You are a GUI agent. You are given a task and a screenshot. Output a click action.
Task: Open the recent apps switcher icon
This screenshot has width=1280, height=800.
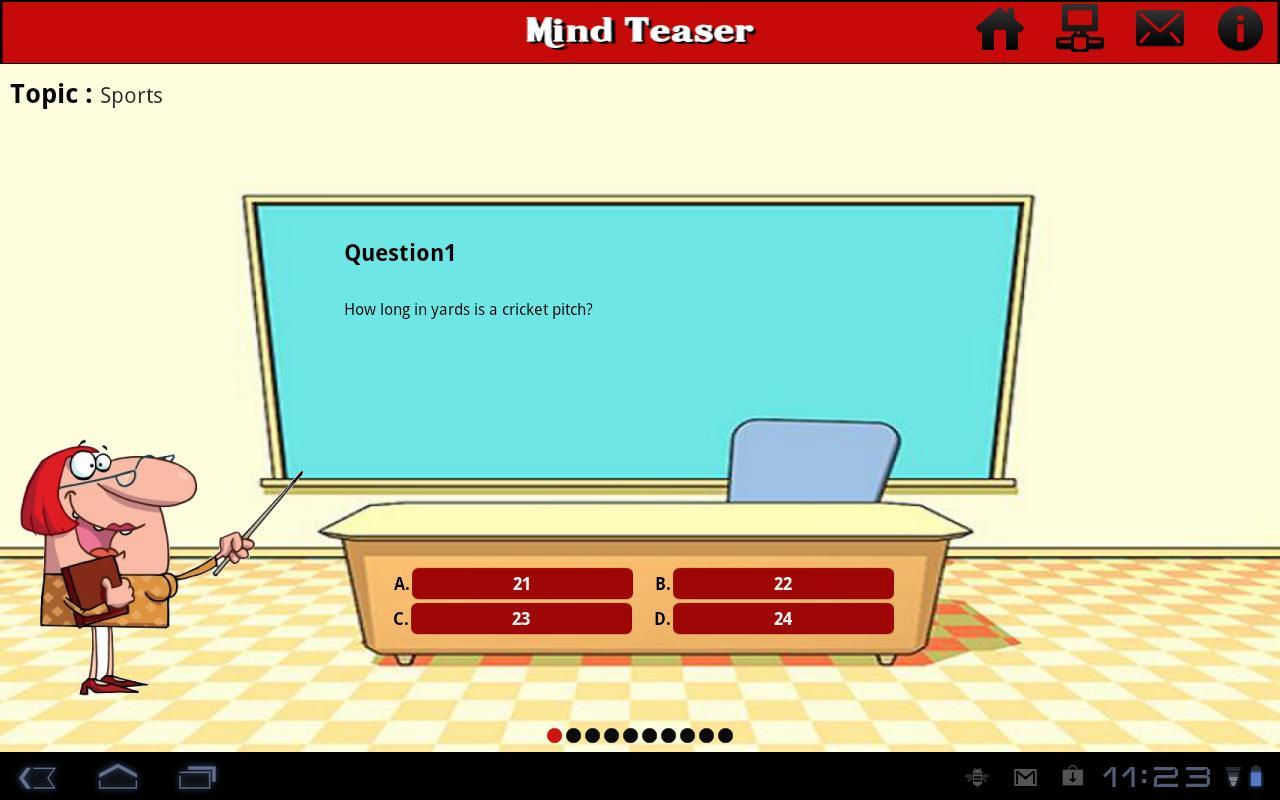[197, 777]
